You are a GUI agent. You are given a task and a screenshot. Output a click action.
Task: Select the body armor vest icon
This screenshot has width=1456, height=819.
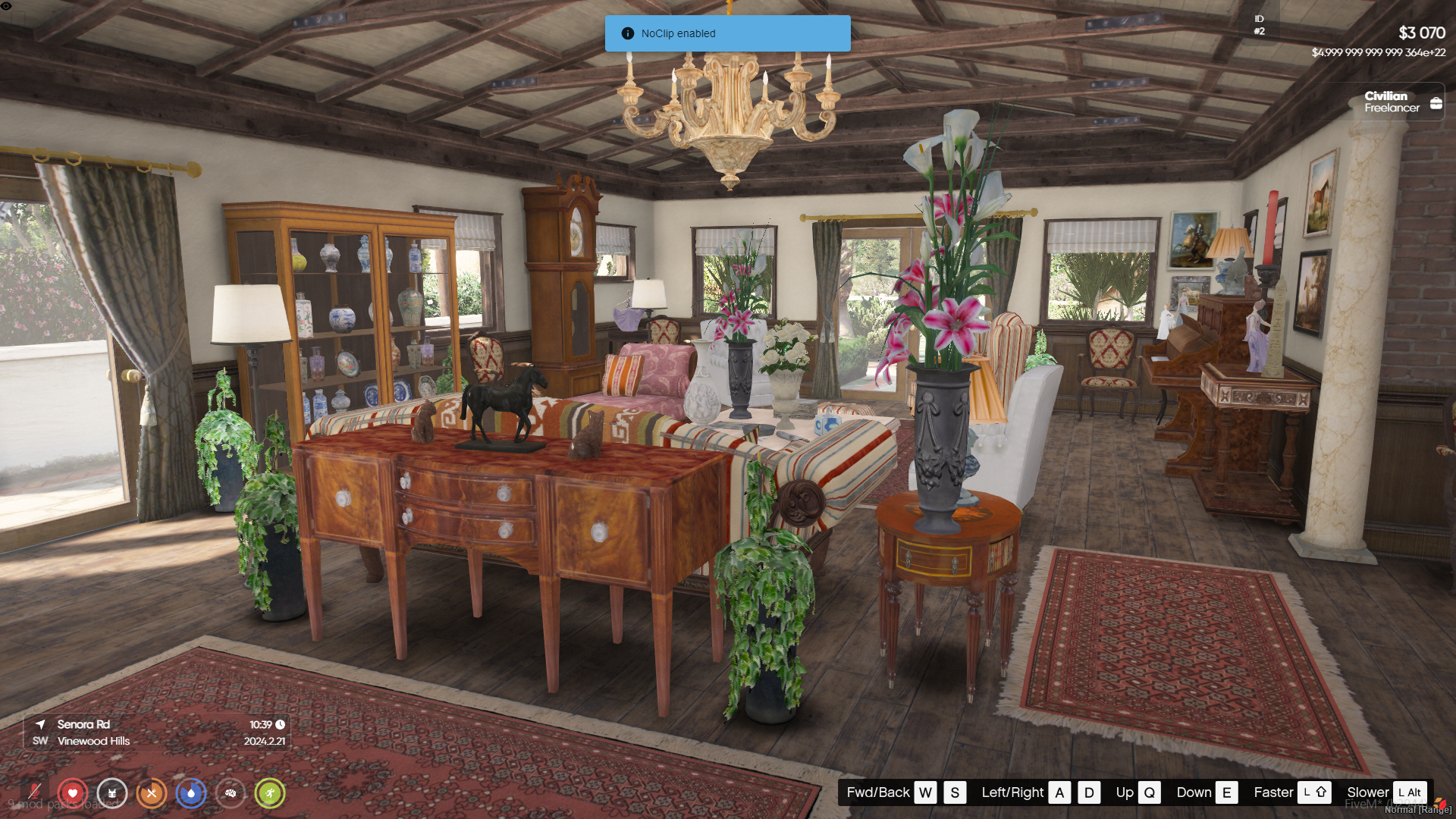tap(112, 793)
